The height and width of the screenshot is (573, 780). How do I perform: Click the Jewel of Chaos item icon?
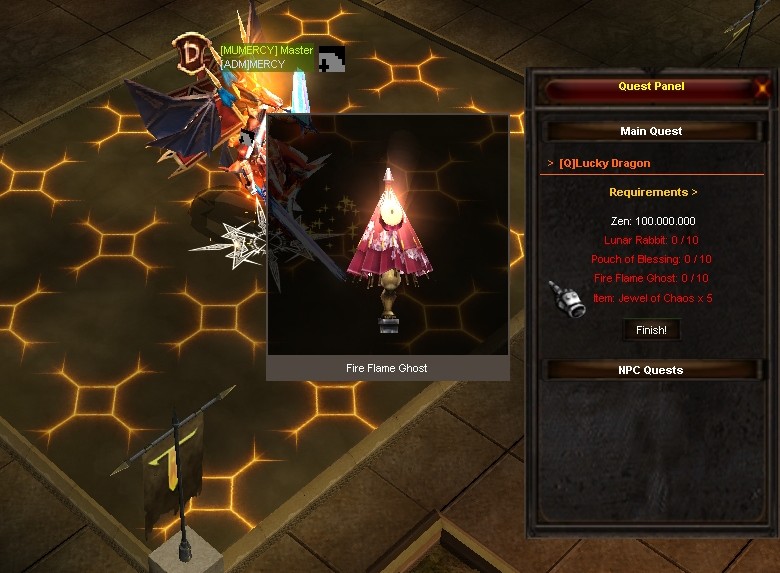tap(566, 301)
